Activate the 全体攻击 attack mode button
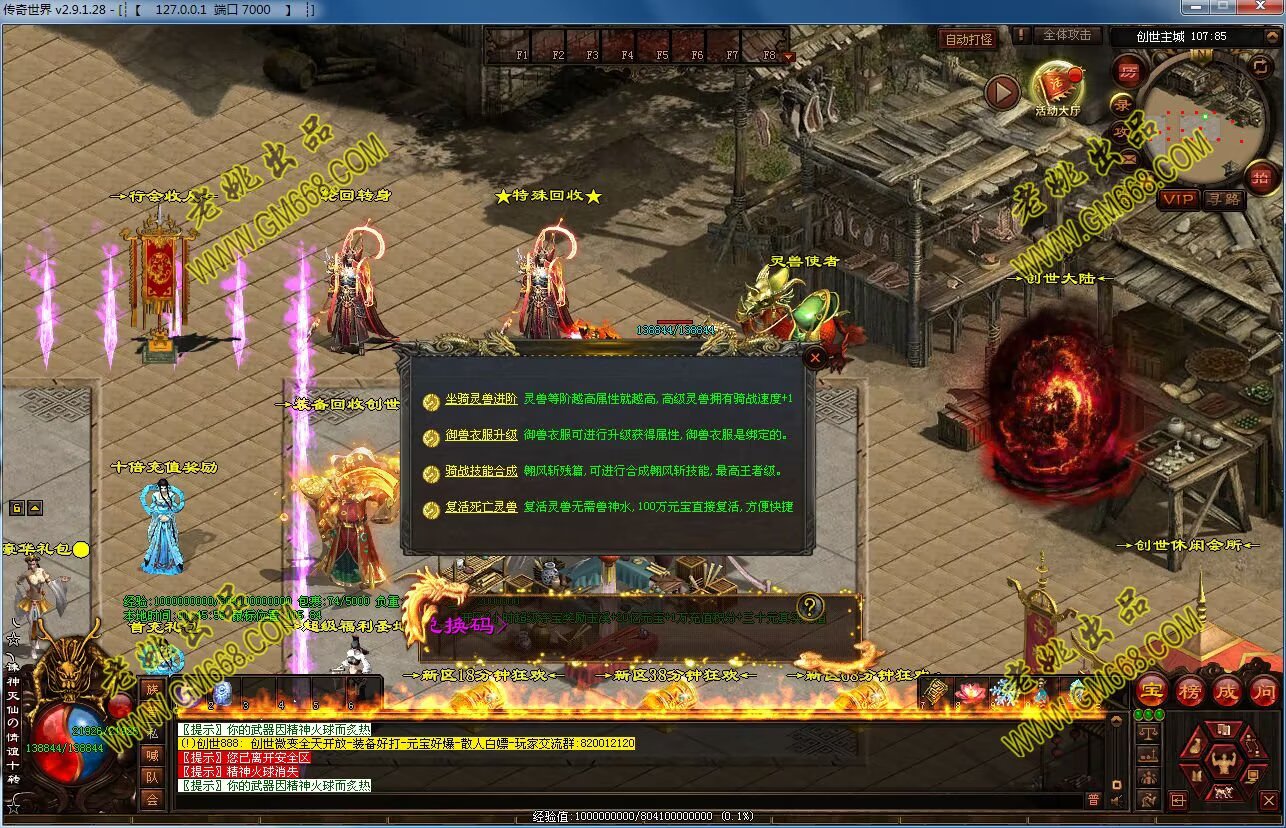Image resolution: width=1286 pixels, height=828 pixels. tap(1067, 35)
